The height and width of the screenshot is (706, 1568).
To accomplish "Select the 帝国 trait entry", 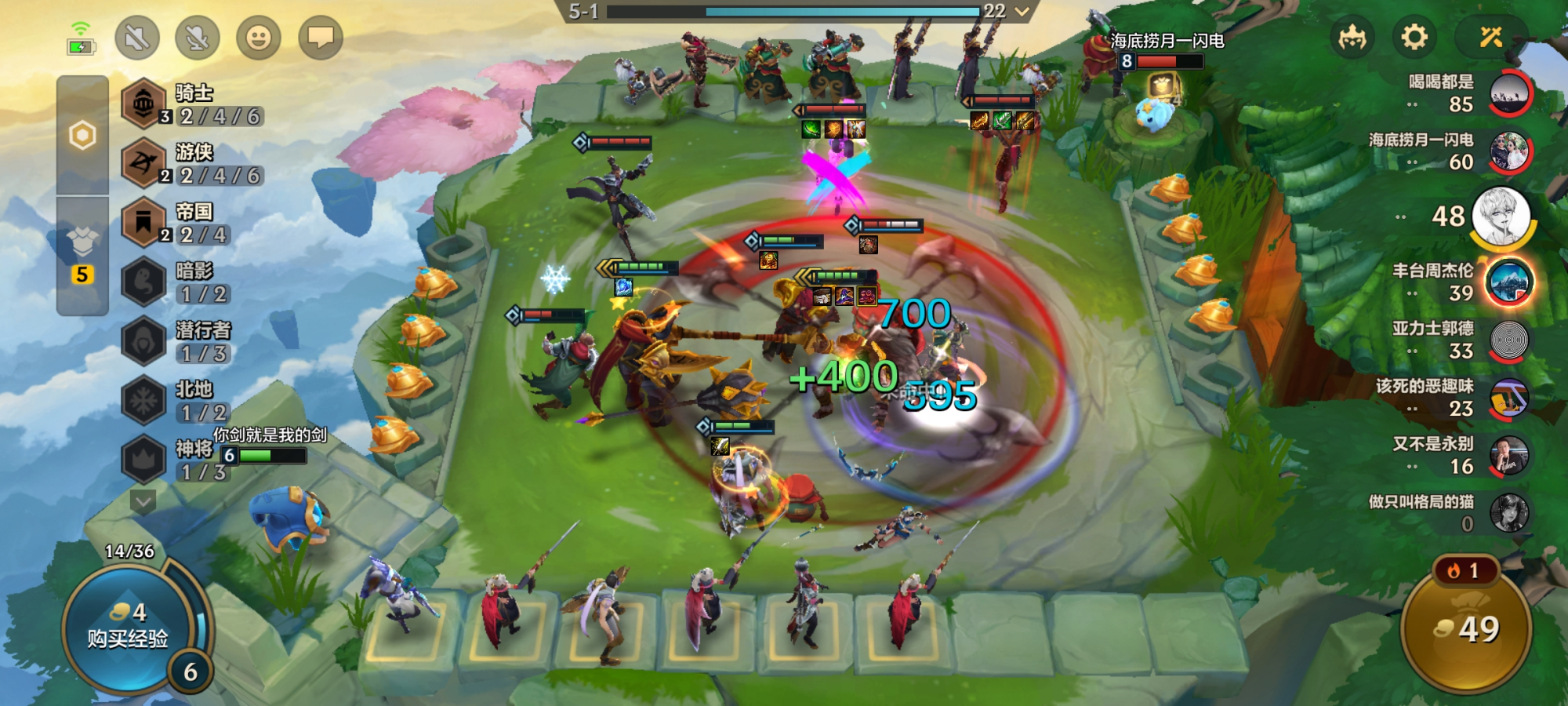I will [194, 223].
